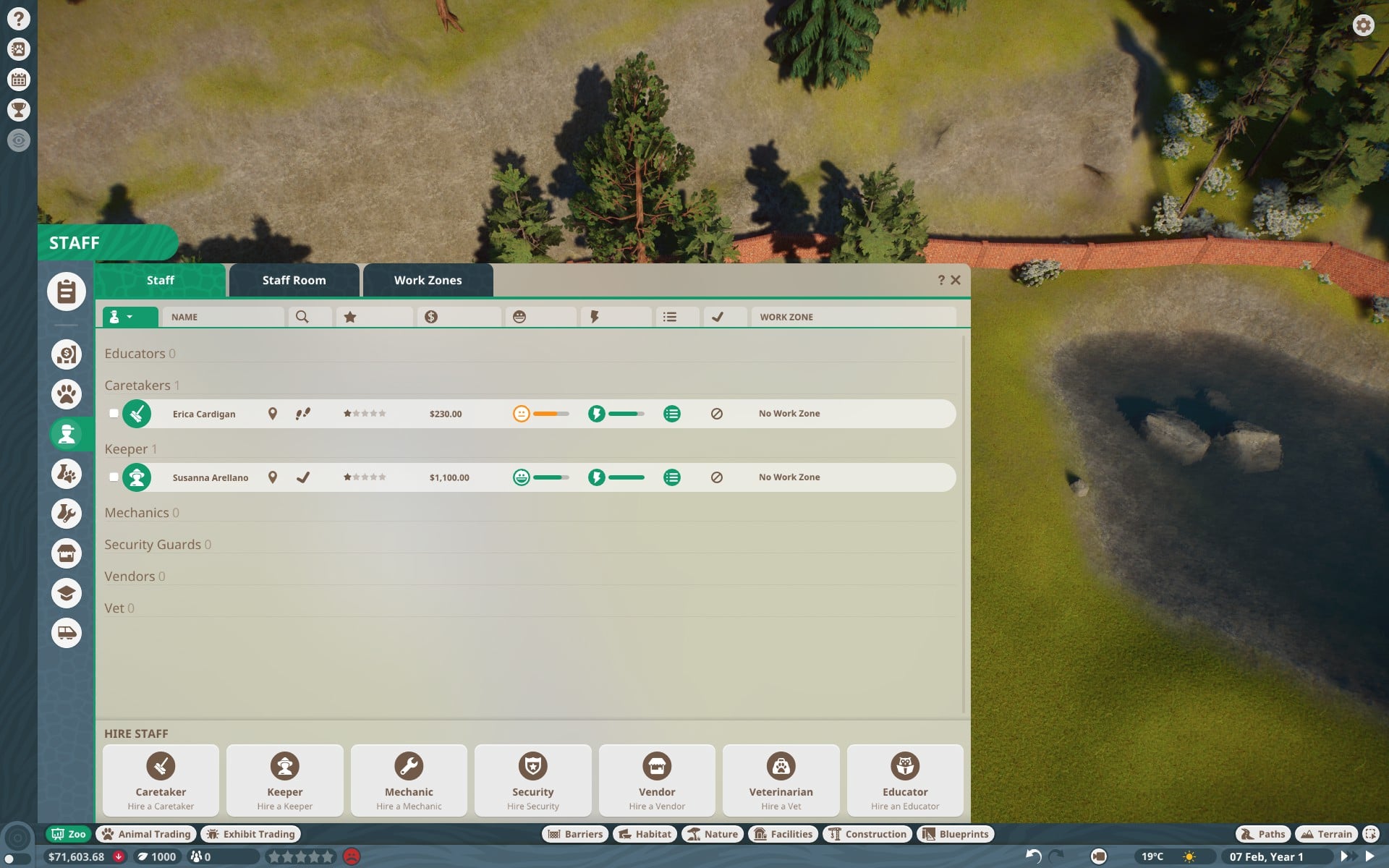Hire a Mechanic
Screen dimensions: 1389x868
point(409,780)
